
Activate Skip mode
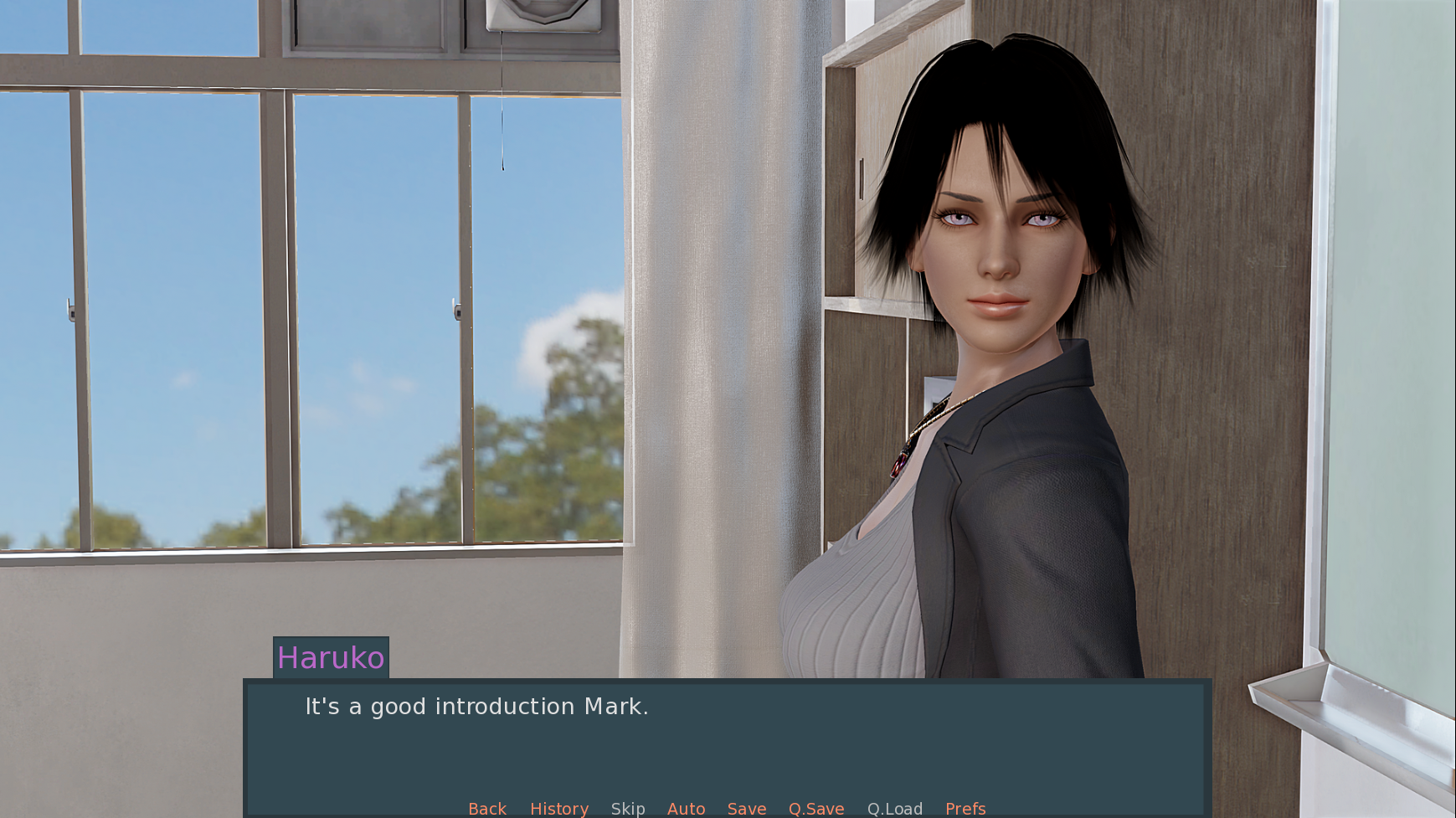click(x=628, y=808)
